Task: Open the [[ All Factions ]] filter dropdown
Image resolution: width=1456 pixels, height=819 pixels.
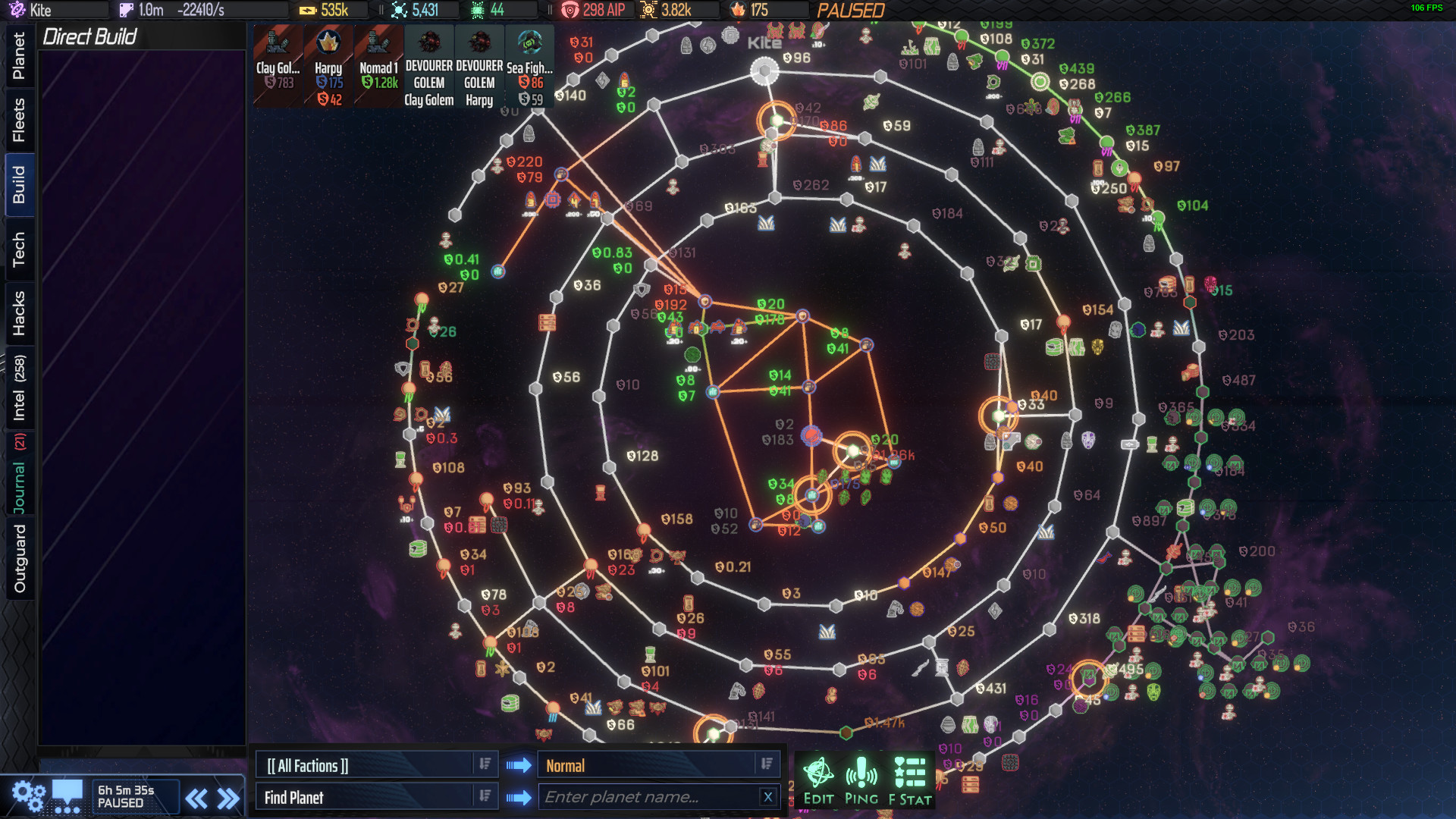Action: pos(375,764)
